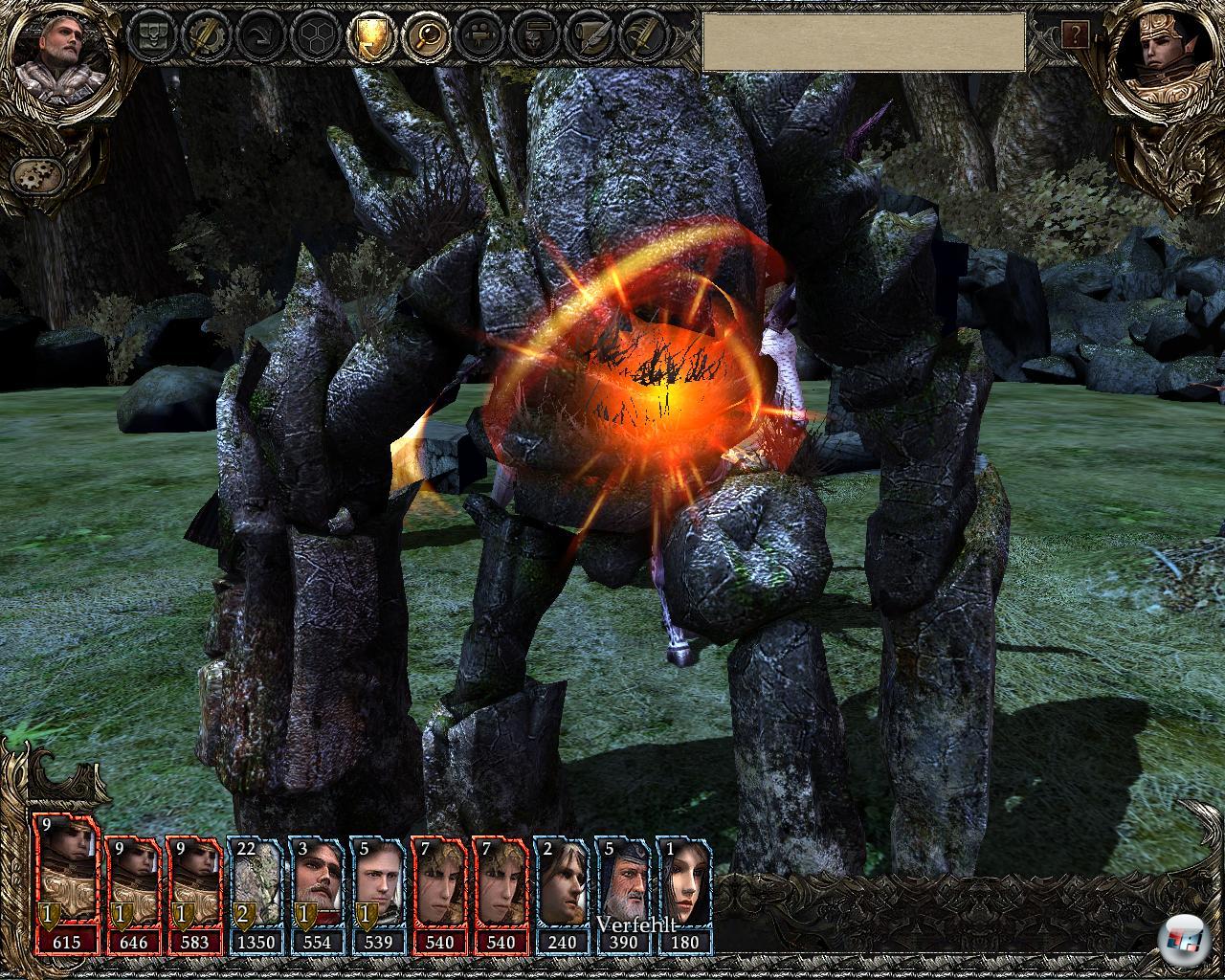The image size is (1225, 980).
Task: Activate the gear and sword toolbar icon
Action: [x=203, y=37]
